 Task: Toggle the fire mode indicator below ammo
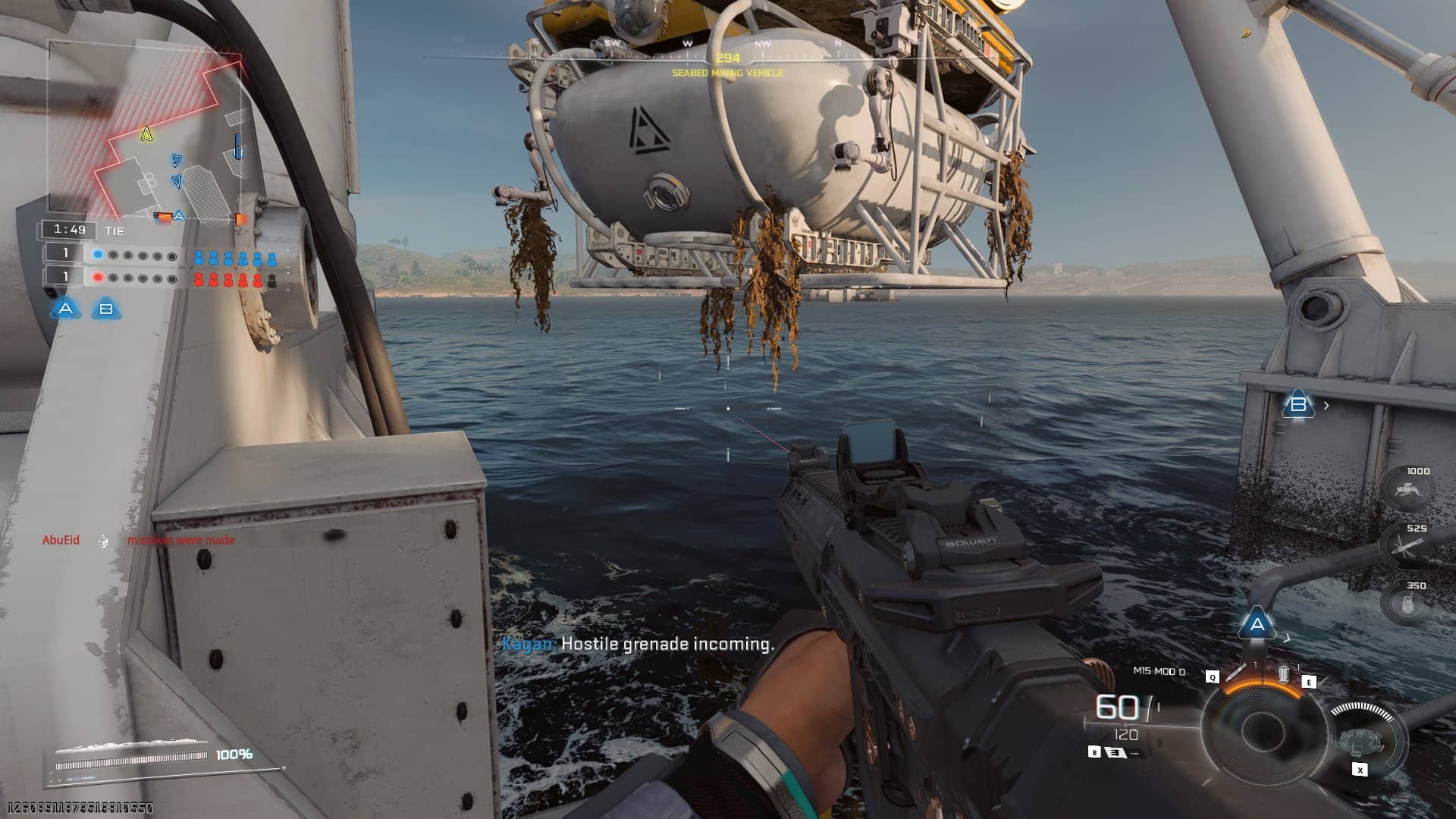pos(1116,752)
